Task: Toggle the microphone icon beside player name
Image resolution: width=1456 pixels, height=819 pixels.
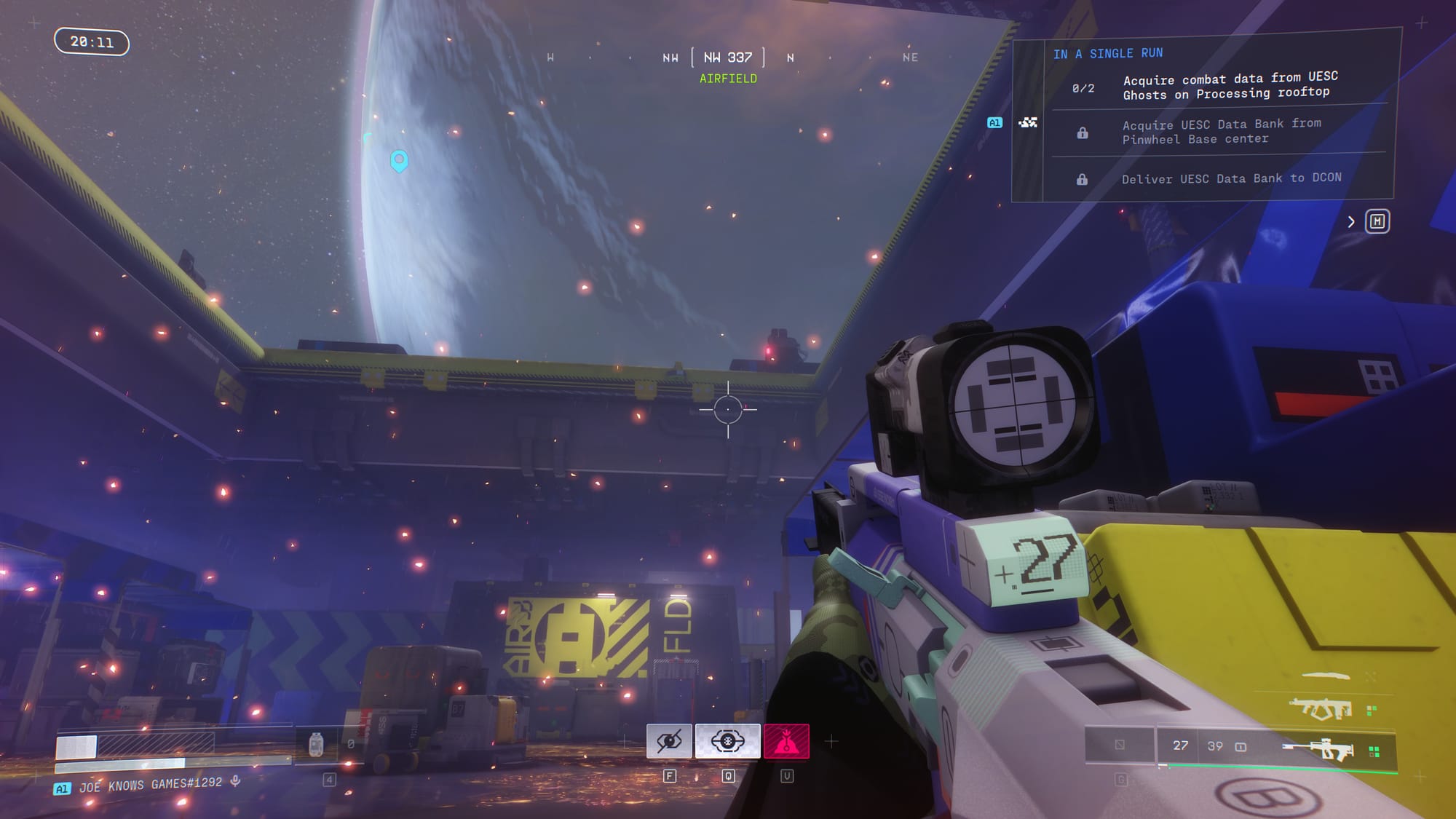Action: click(x=235, y=782)
